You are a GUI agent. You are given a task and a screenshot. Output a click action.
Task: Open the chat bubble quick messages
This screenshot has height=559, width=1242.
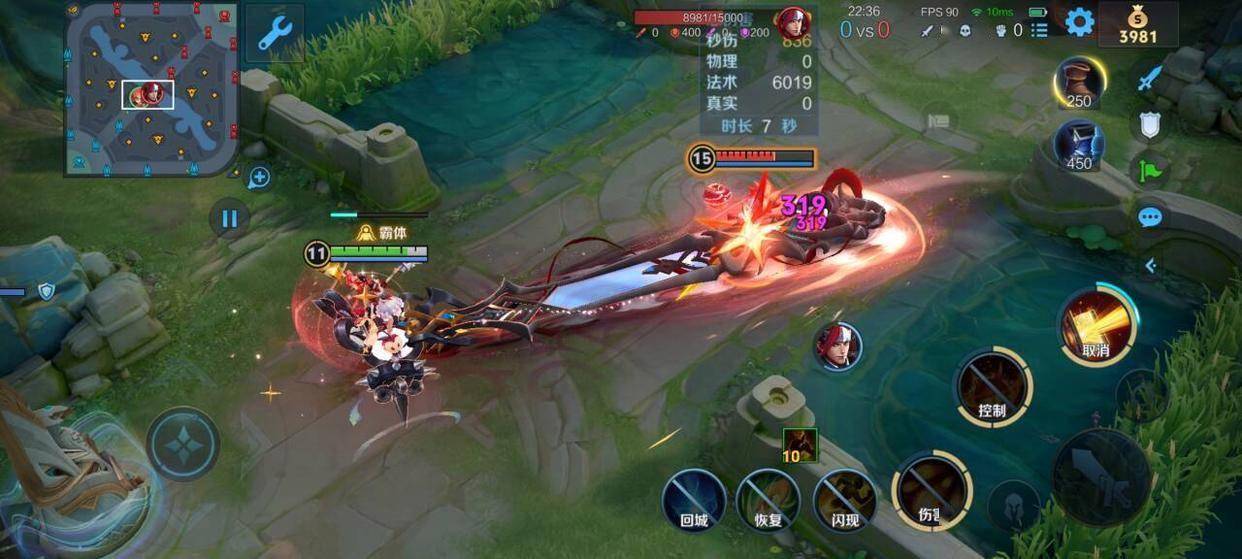point(1151,217)
